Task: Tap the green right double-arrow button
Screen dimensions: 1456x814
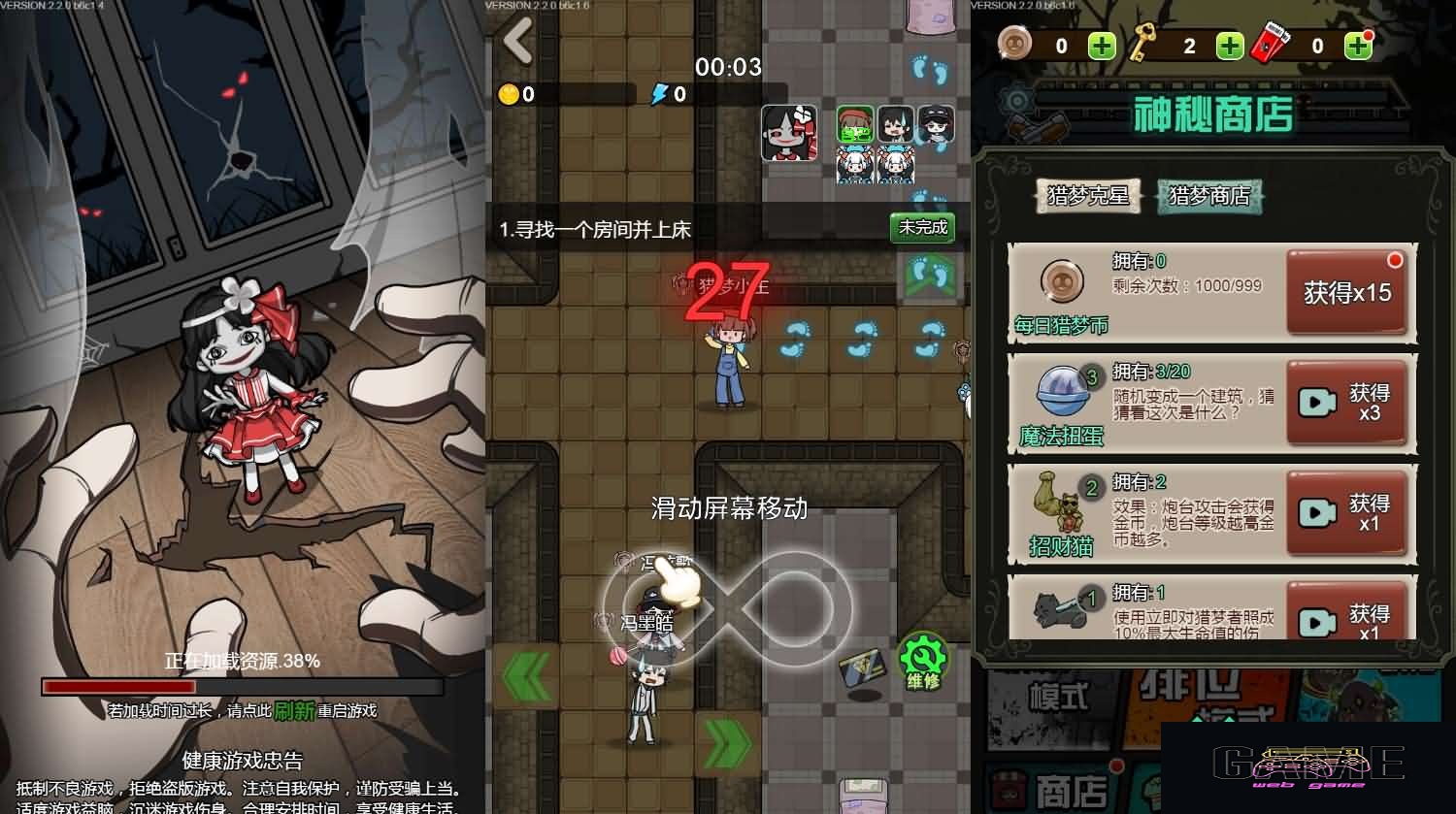Action: click(728, 743)
